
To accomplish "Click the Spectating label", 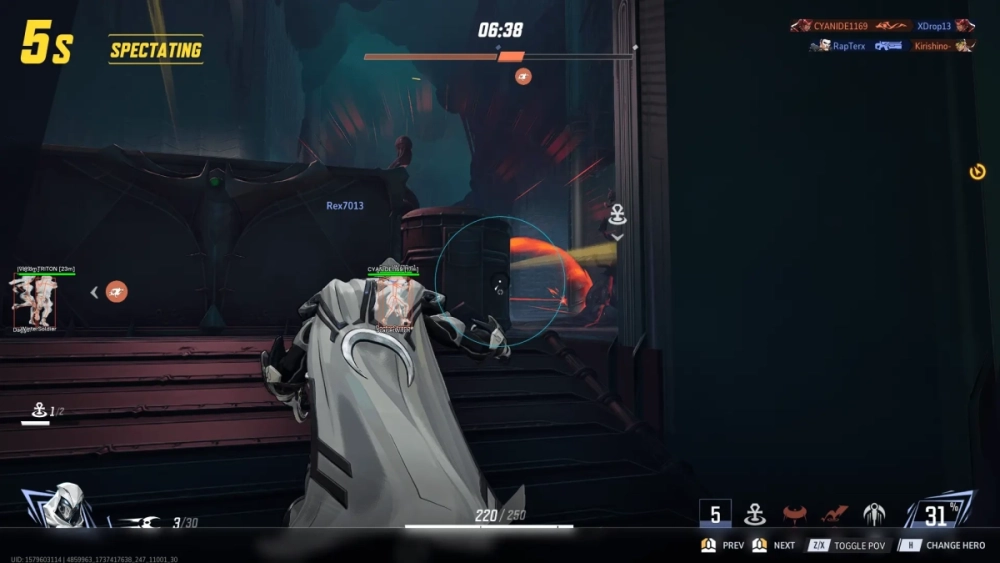I will point(155,50).
